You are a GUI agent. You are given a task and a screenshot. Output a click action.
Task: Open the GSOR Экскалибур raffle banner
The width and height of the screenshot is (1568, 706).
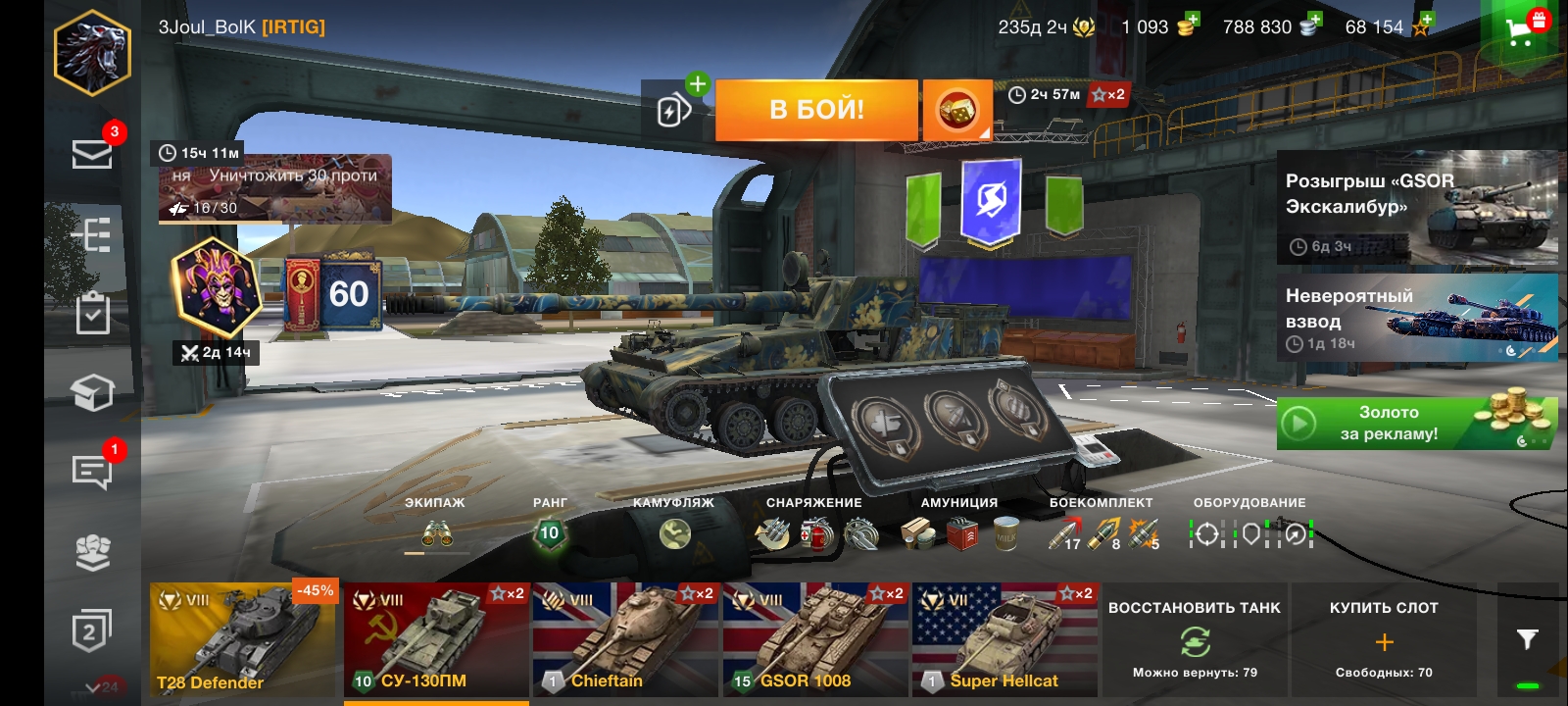(x=1416, y=208)
